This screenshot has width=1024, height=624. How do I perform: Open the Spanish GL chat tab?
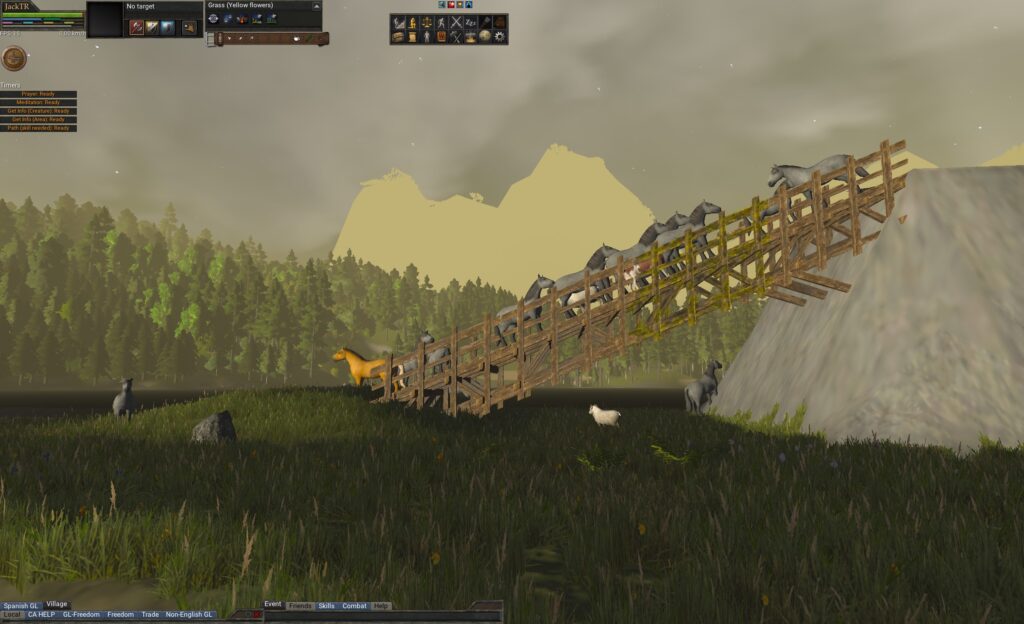click(20, 605)
